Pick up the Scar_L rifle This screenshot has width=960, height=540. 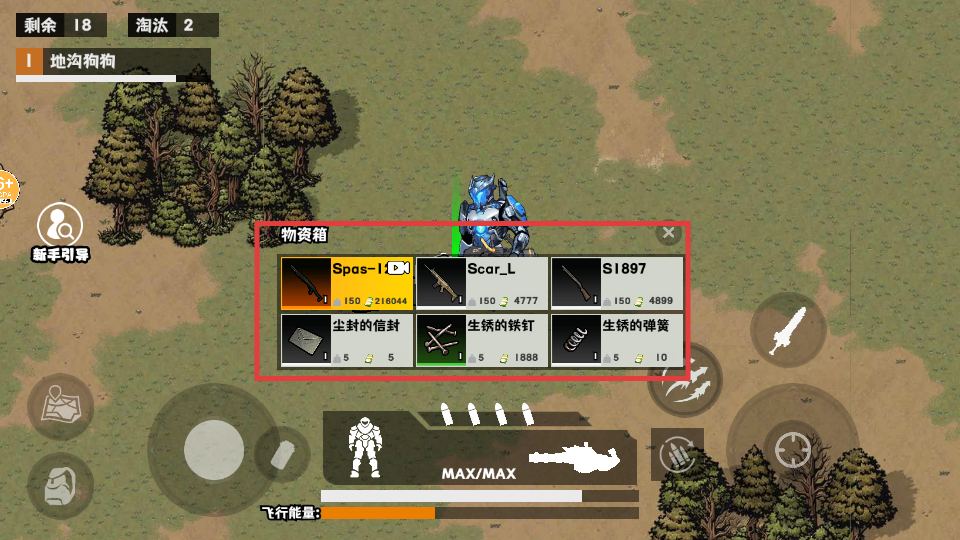pyautogui.click(x=481, y=283)
